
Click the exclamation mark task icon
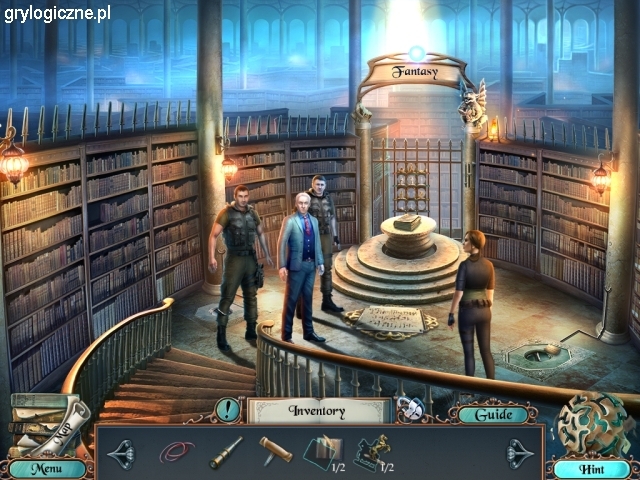[x=228, y=409]
